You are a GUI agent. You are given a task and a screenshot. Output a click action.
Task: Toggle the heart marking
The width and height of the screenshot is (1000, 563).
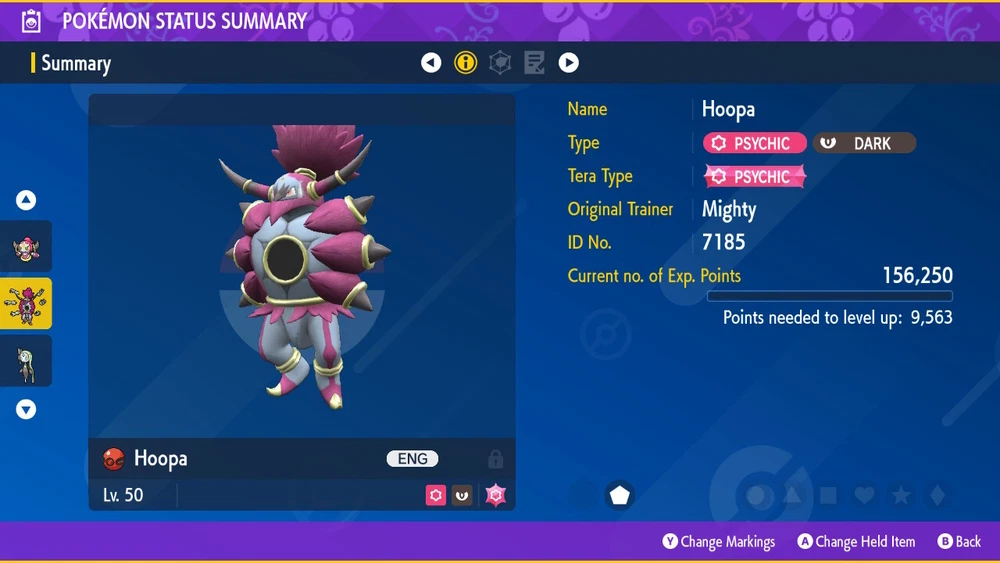pos(864,495)
